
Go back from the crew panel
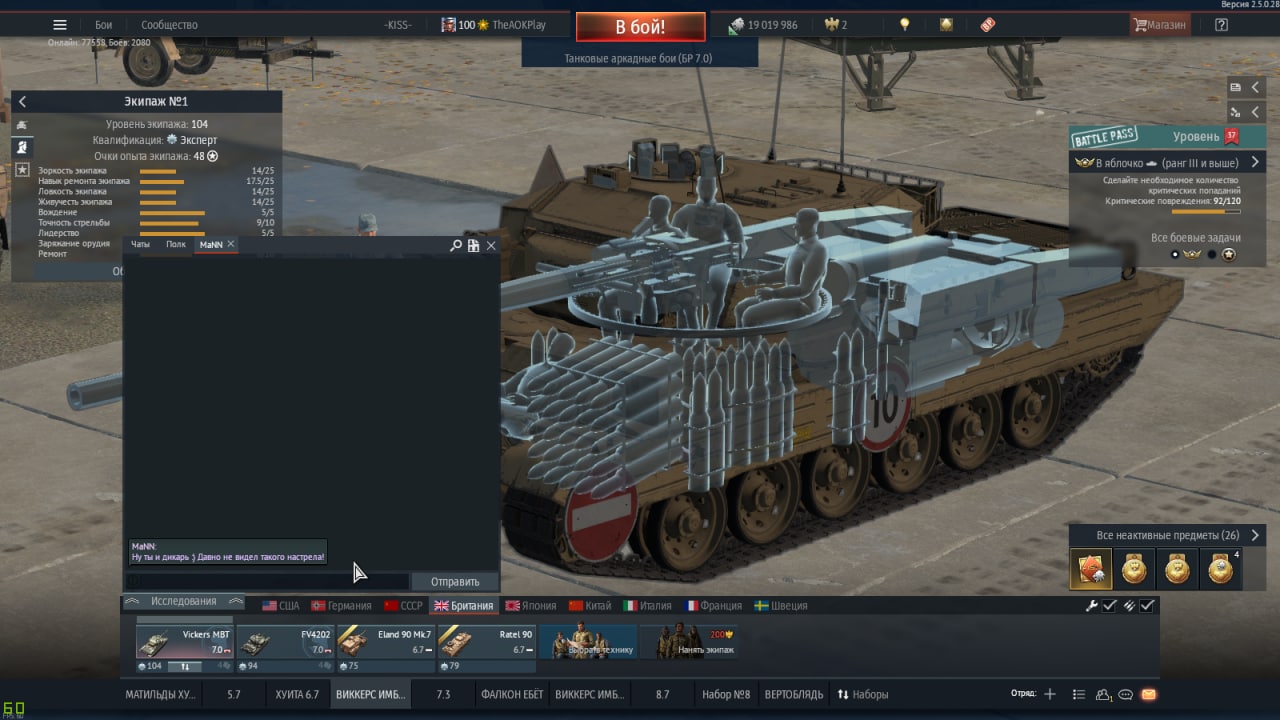(22, 101)
